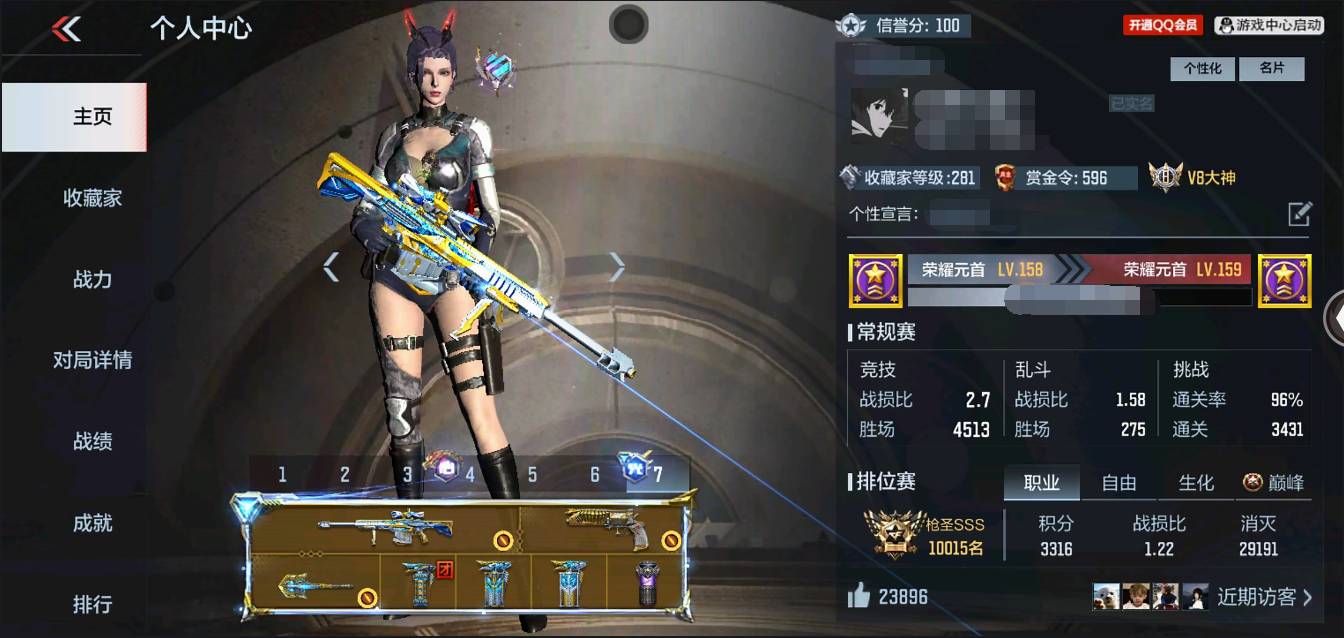The image size is (1344, 638).
Task: Give a like with the thumbs-up icon
Action: tap(858, 597)
